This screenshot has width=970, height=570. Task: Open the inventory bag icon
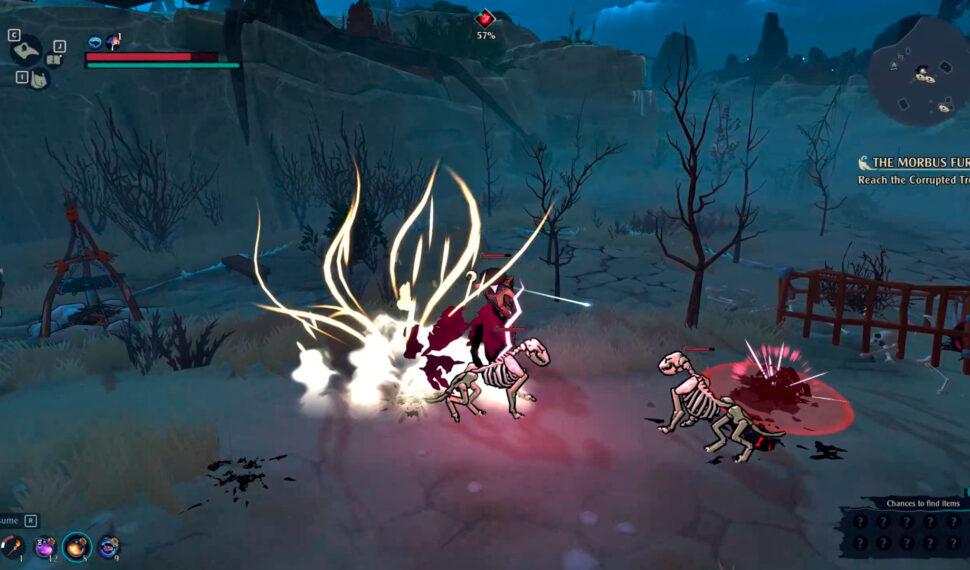click(37, 79)
